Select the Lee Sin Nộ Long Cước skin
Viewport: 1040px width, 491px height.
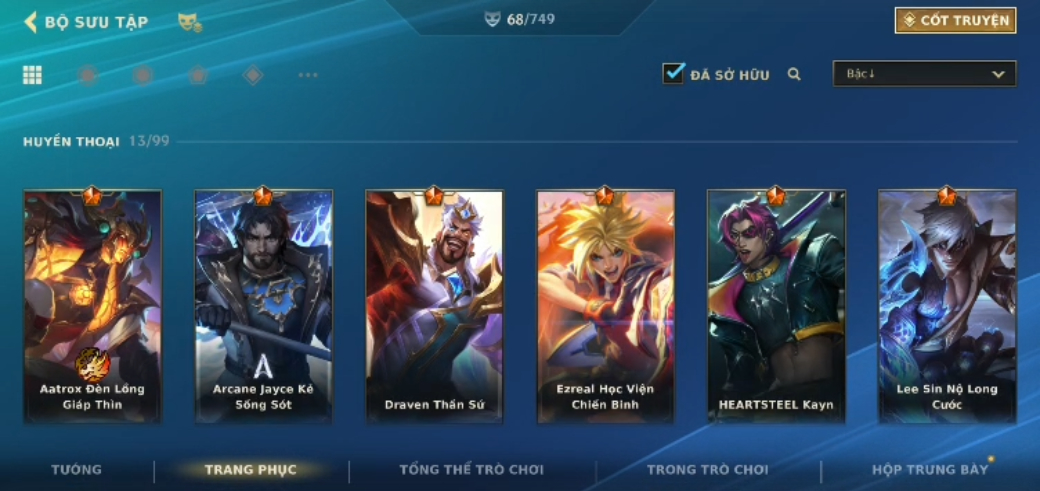(947, 305)
